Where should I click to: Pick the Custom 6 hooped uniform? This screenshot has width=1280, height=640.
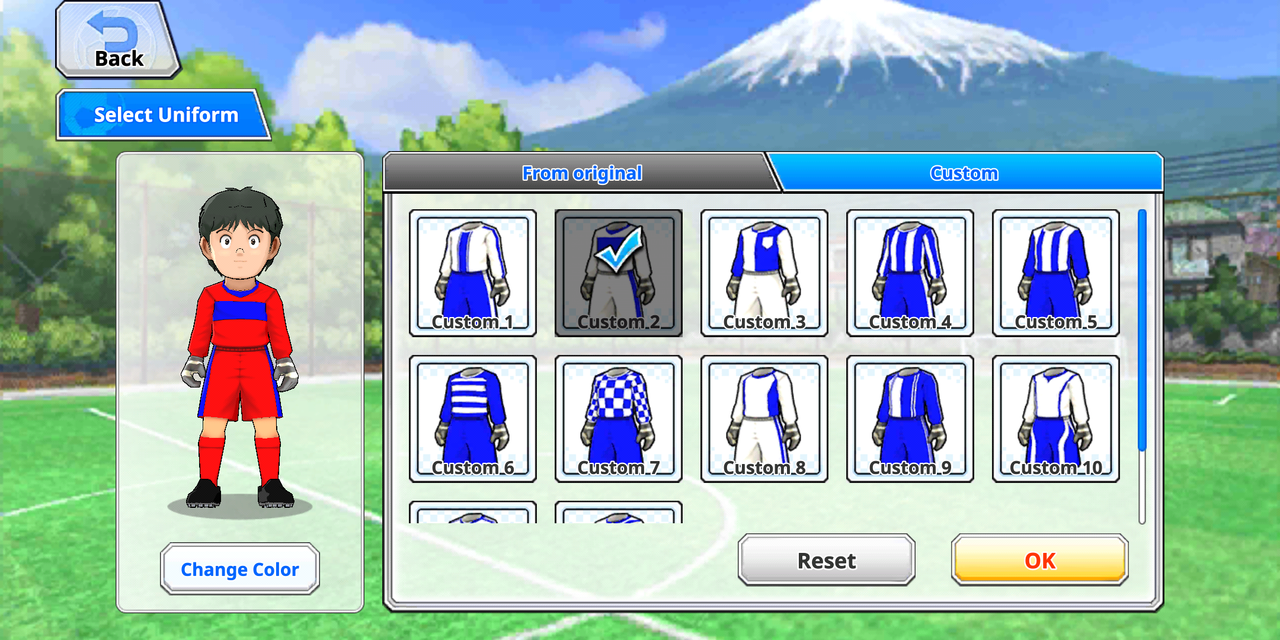pos(473,418)
